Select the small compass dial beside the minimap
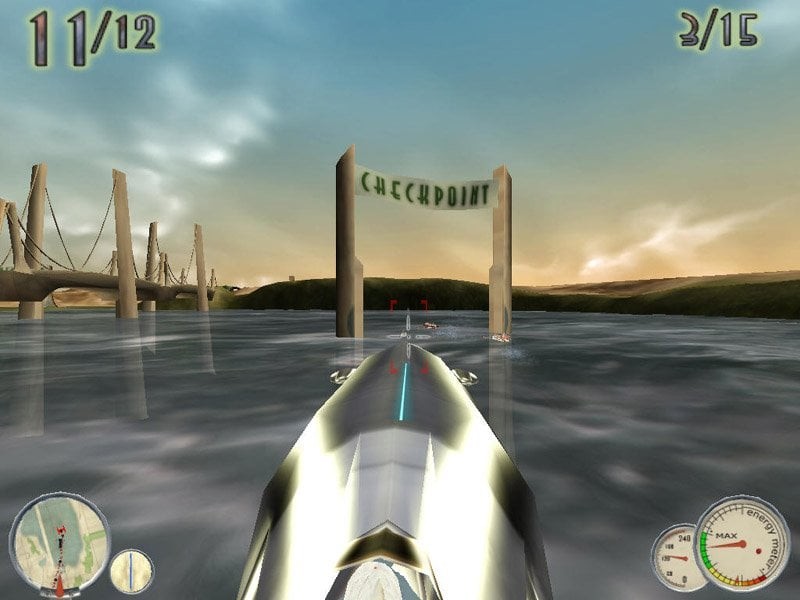The height and width of the screenshot is (600, 800). 131,570
